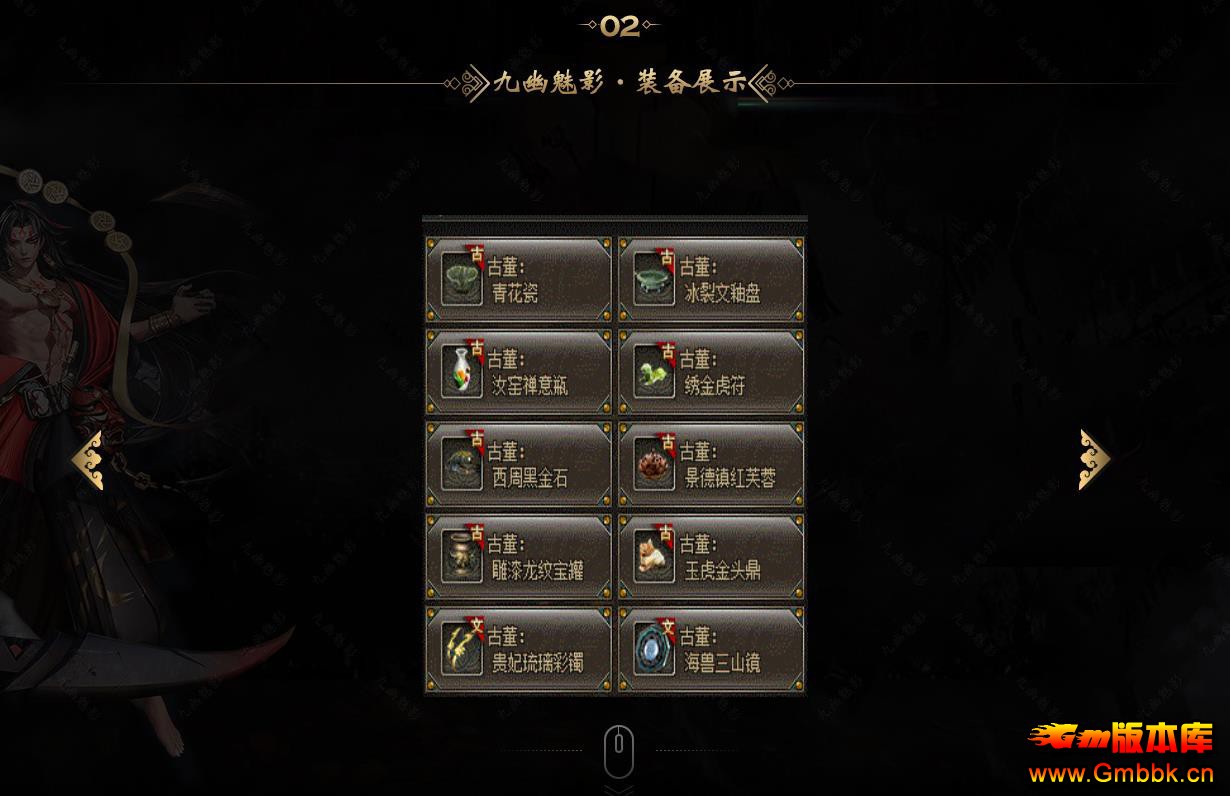The width and height of the screenshot is (1230, 796).
Task: Click the mouse scroll-down indicator
Action: click(619, 752)
